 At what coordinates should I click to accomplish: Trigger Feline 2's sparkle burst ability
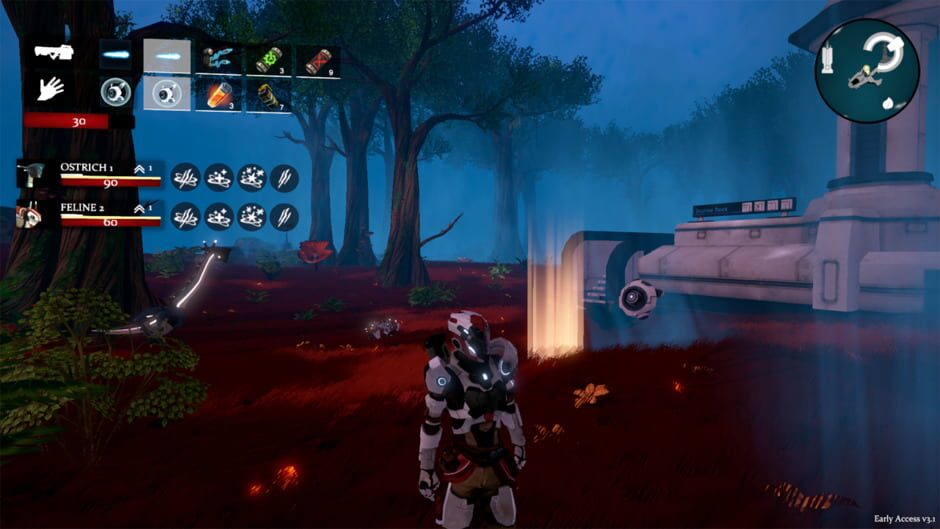click(x=251, y=216)
